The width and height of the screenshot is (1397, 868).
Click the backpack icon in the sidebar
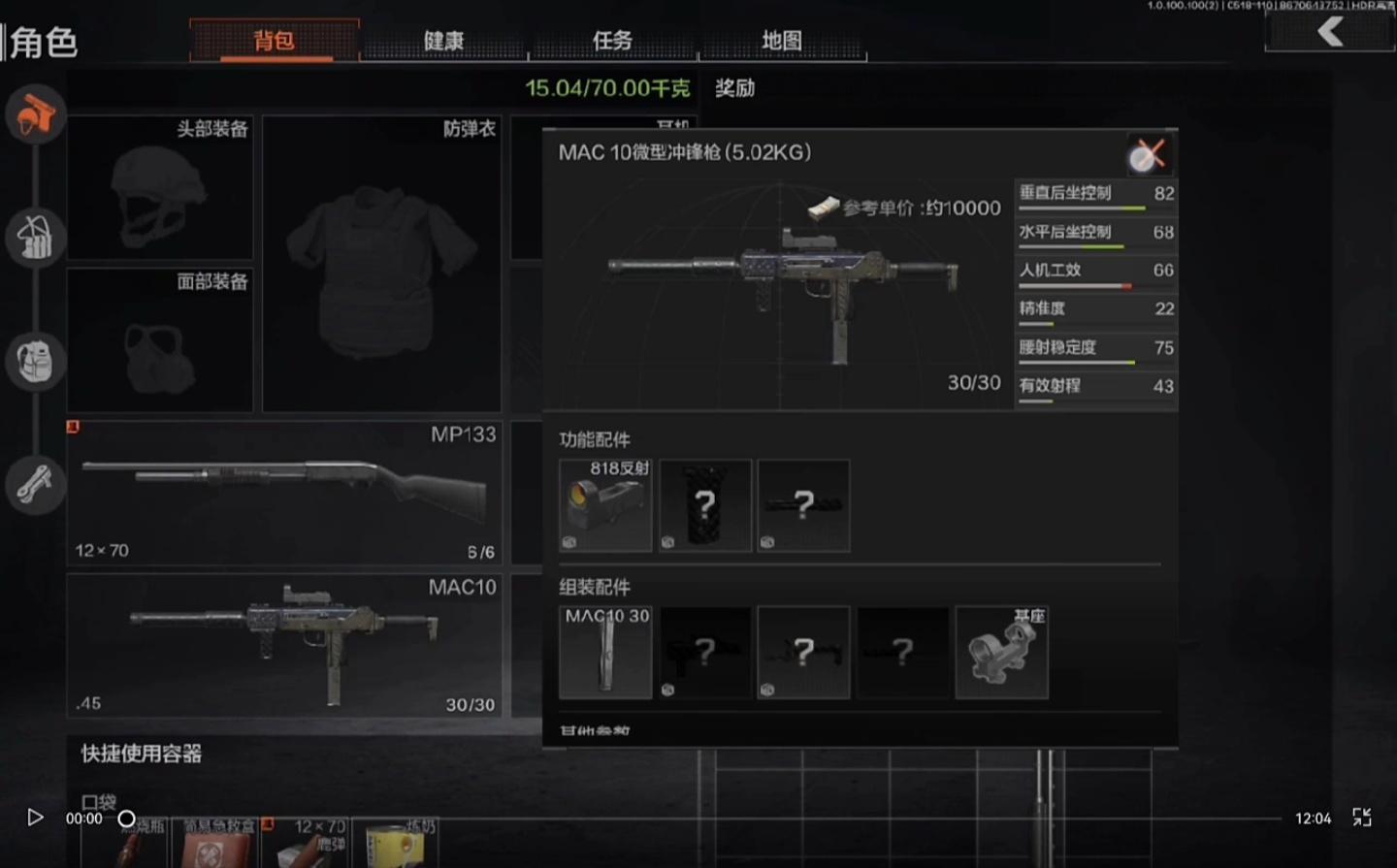[35, 361]
